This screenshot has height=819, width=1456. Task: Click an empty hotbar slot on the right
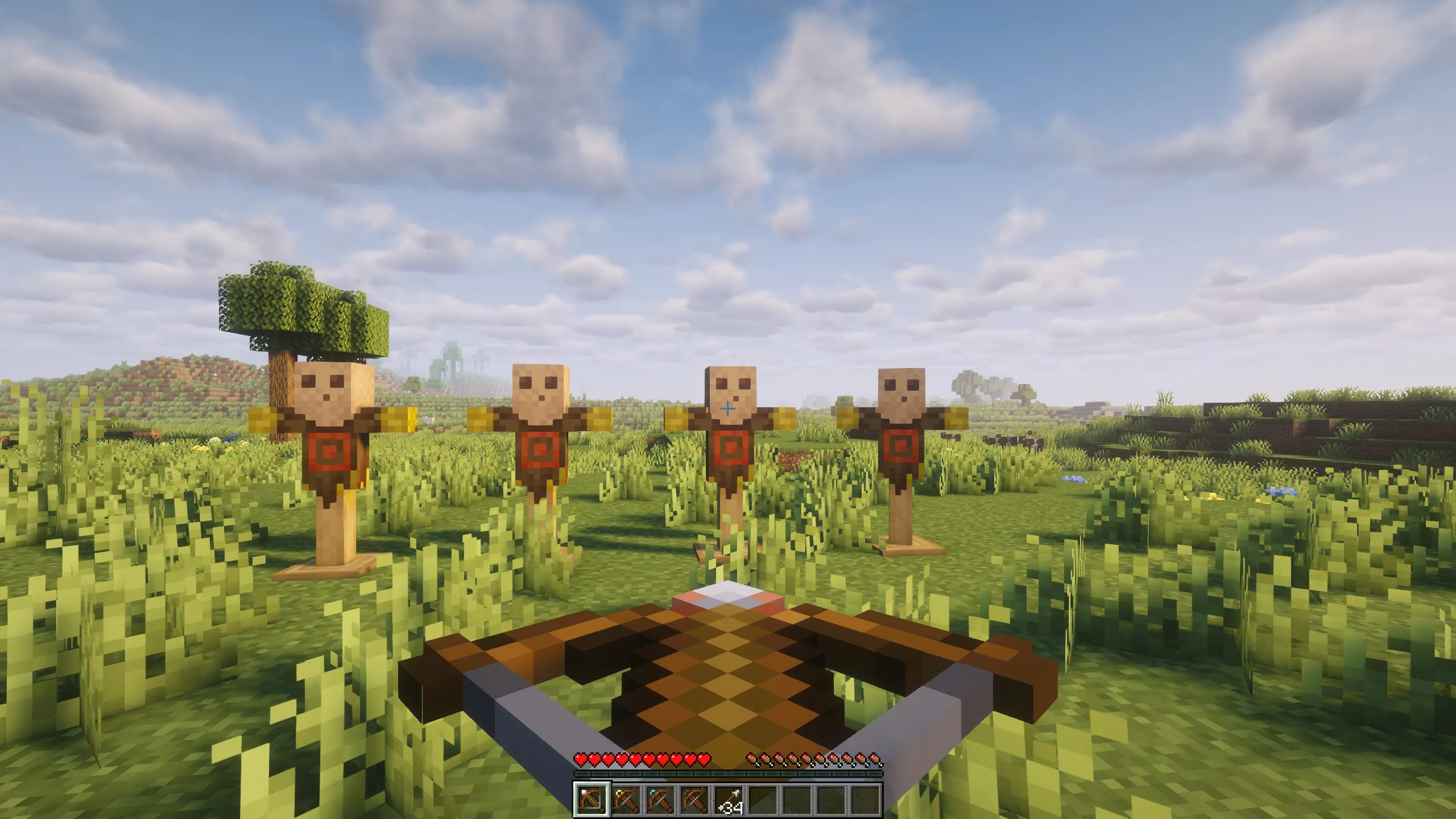tap(832, 801)
